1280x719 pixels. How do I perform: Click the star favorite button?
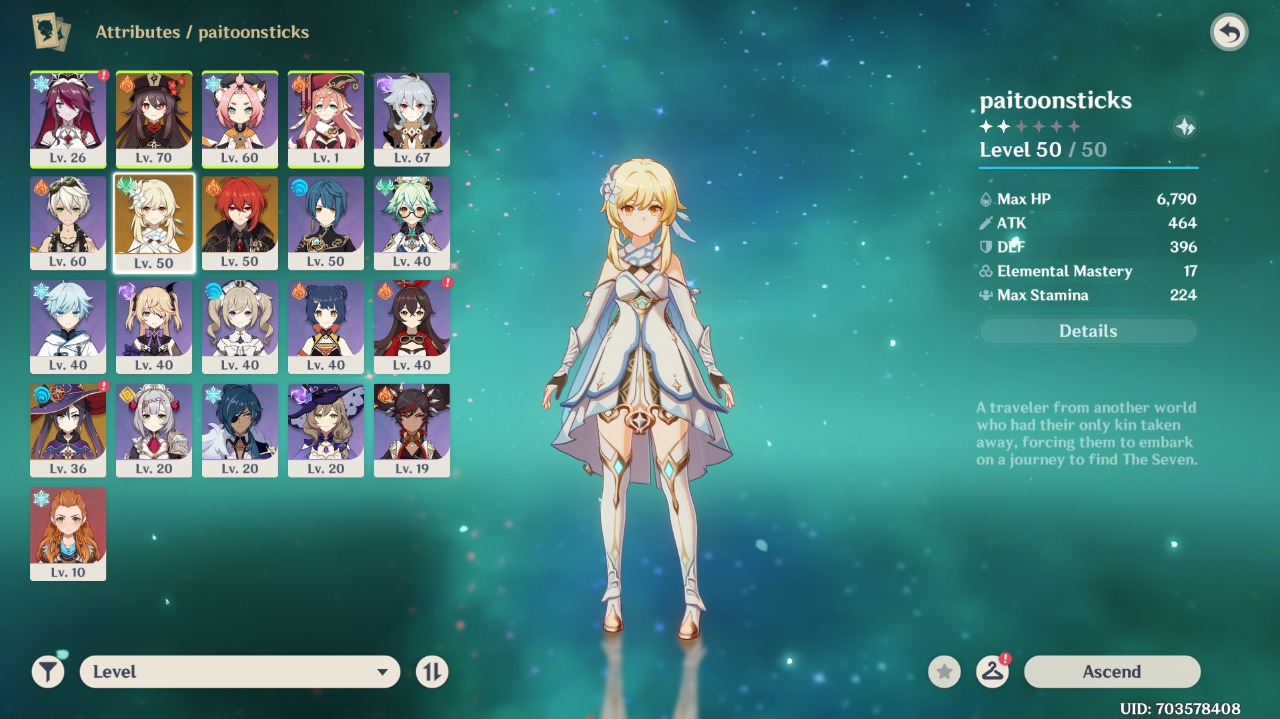pyautogui.click(x=944, y=672)
